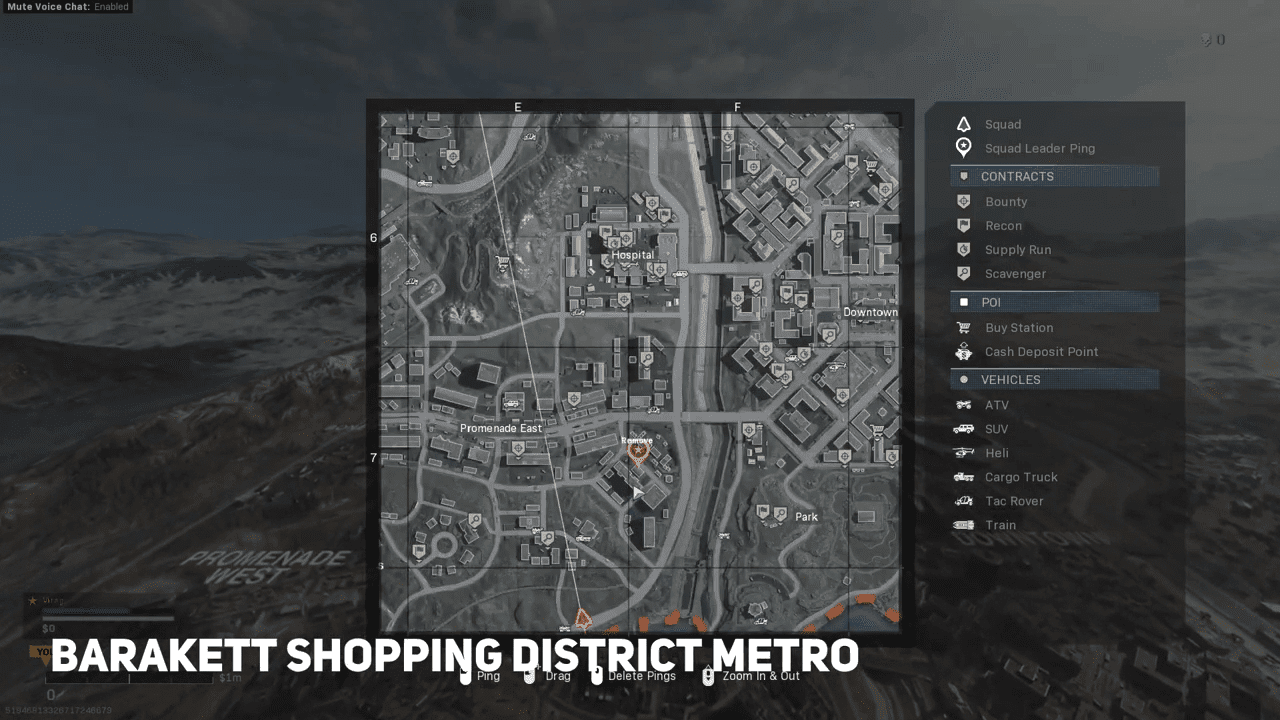Viewport: 1280px width, 720px height.
Task: Select the Supply Run contract icon
Action: (x=962, y=249)
